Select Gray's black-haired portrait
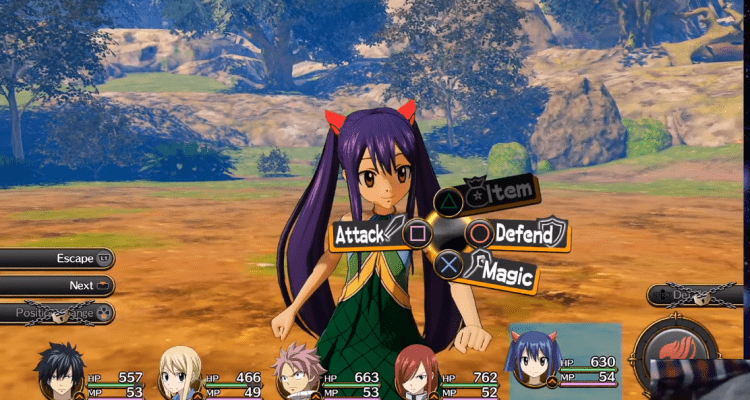Viewport: 750px width, 400px height. tap(60, 373)
